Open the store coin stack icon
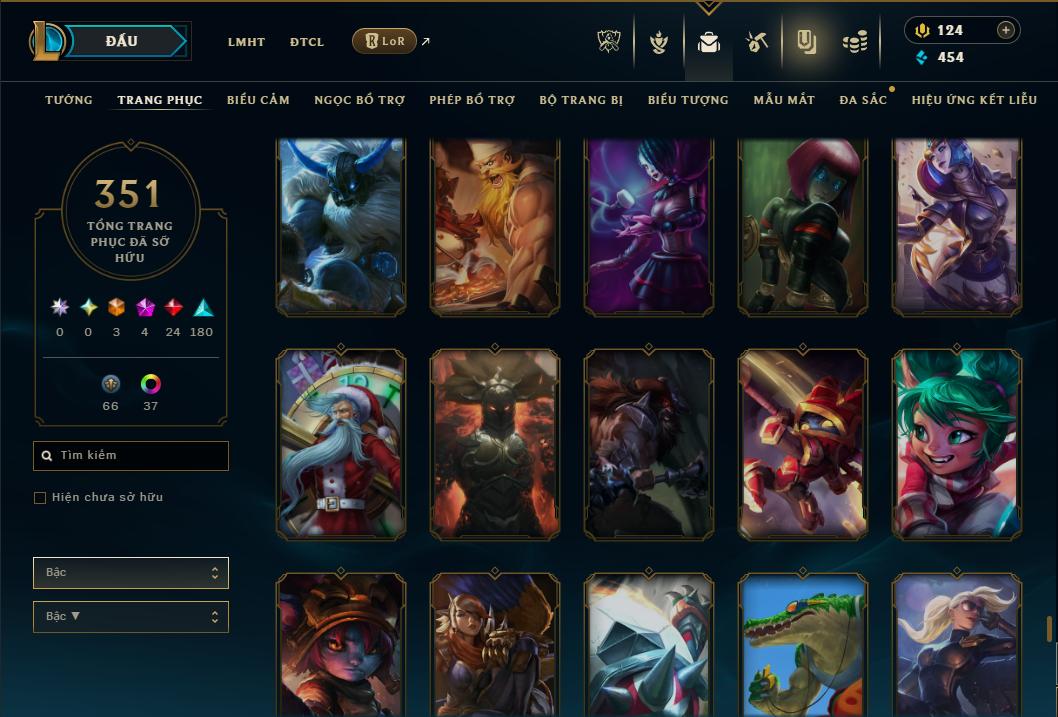Viewport: 1058px width, 717px height. pyautogui.click(x=854, y=42)
